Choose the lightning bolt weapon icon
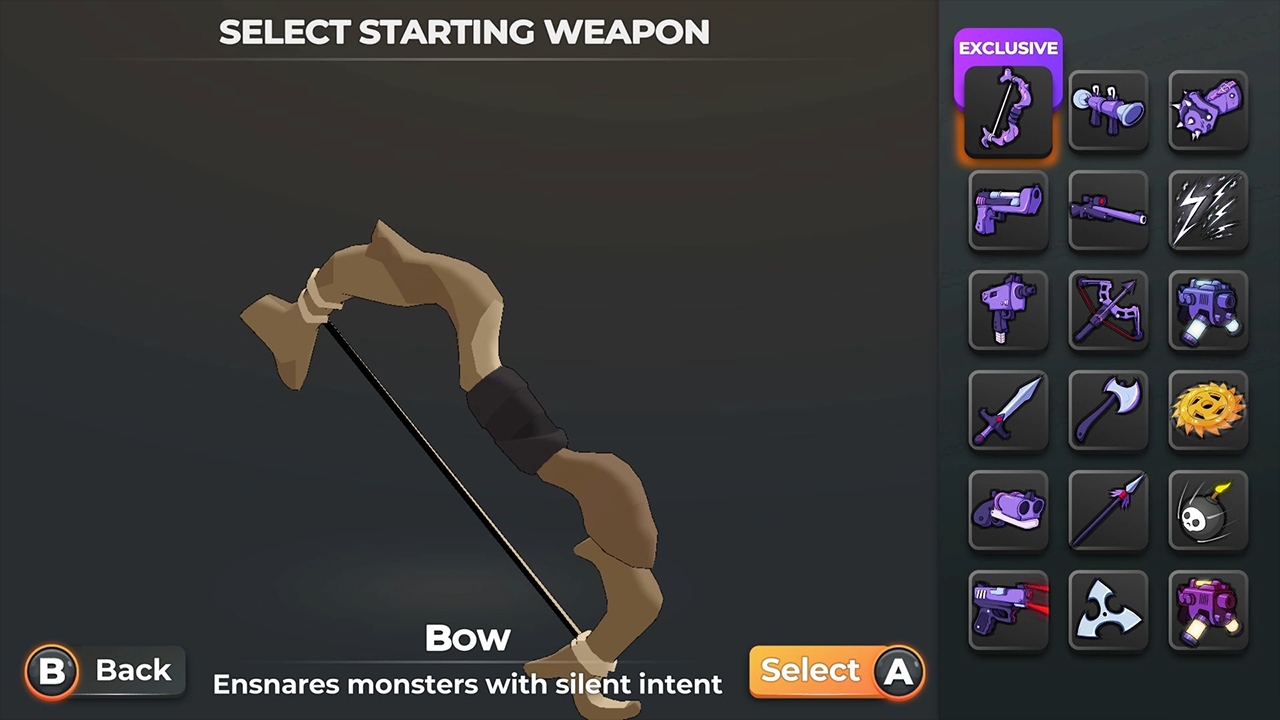This screenshot has width=1280, height=720. [x=1208, y=211]
